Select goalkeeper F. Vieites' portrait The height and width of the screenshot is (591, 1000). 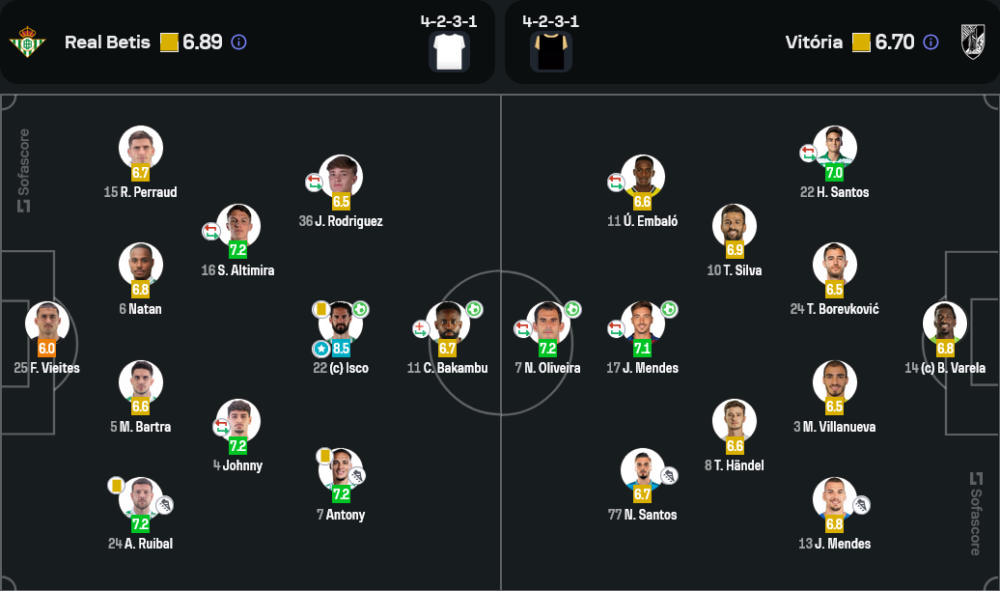[47, 323]
